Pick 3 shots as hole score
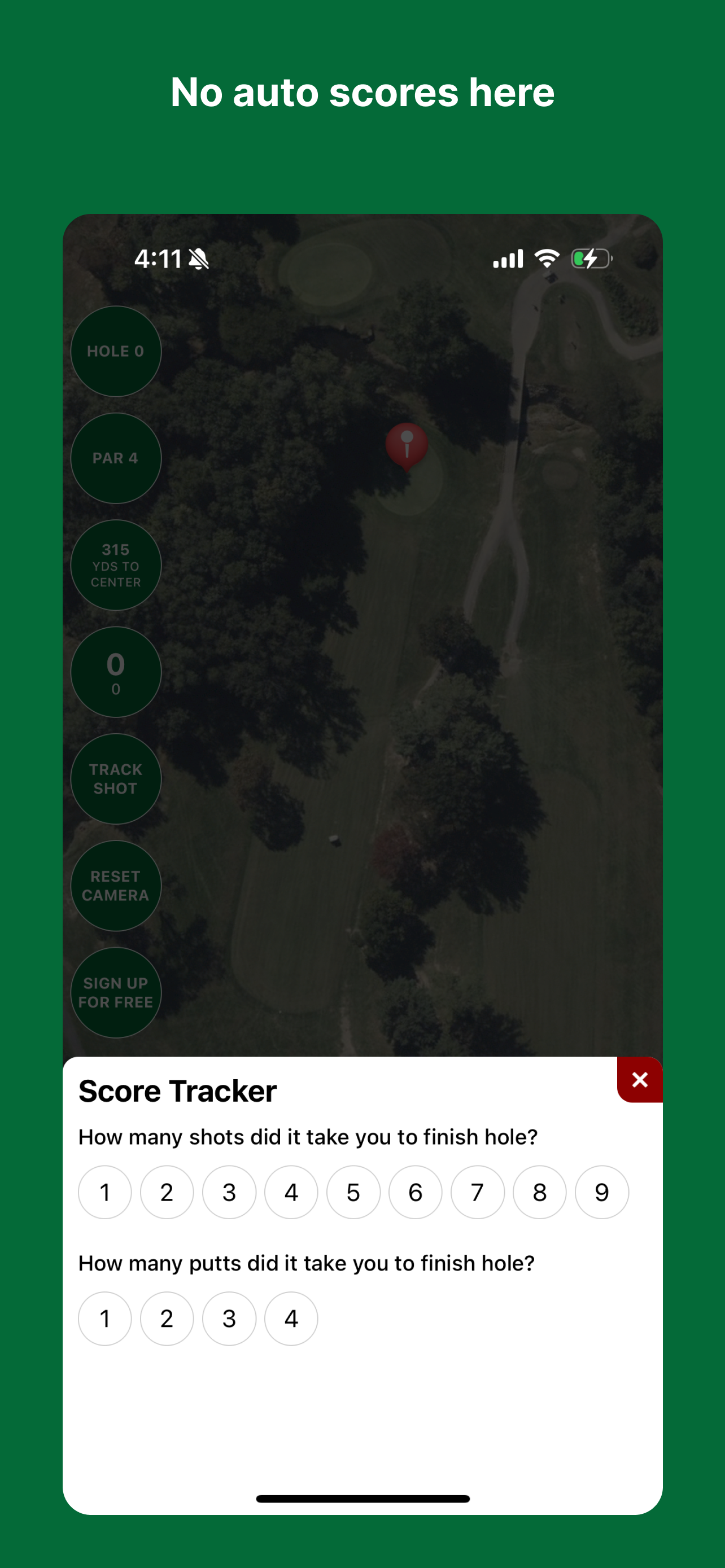The height and width of the screenshot is (1568, 725). pos(229,1192)
